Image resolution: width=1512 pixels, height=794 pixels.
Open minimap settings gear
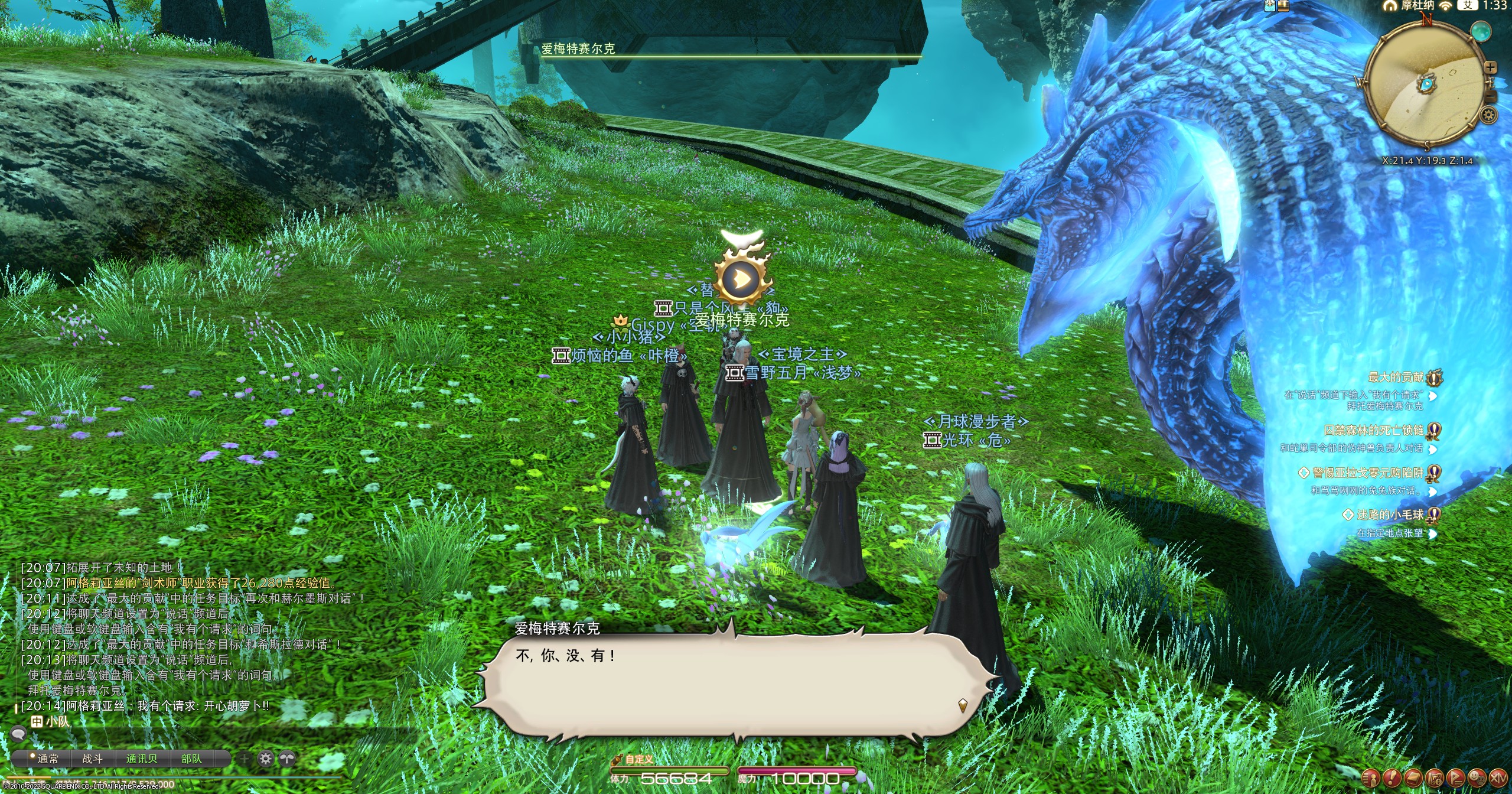pyautogui.click(x=1488, y=115)
